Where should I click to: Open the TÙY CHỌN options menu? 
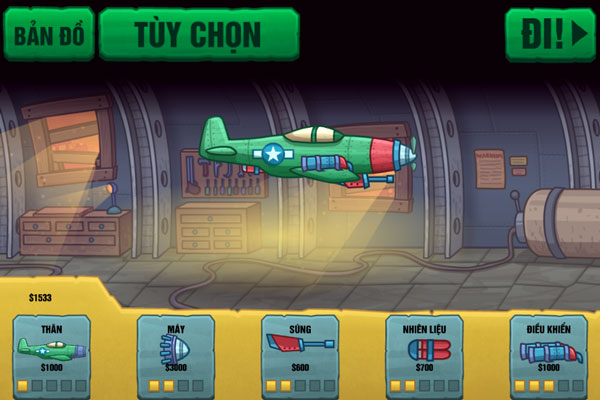pos(198,35)
